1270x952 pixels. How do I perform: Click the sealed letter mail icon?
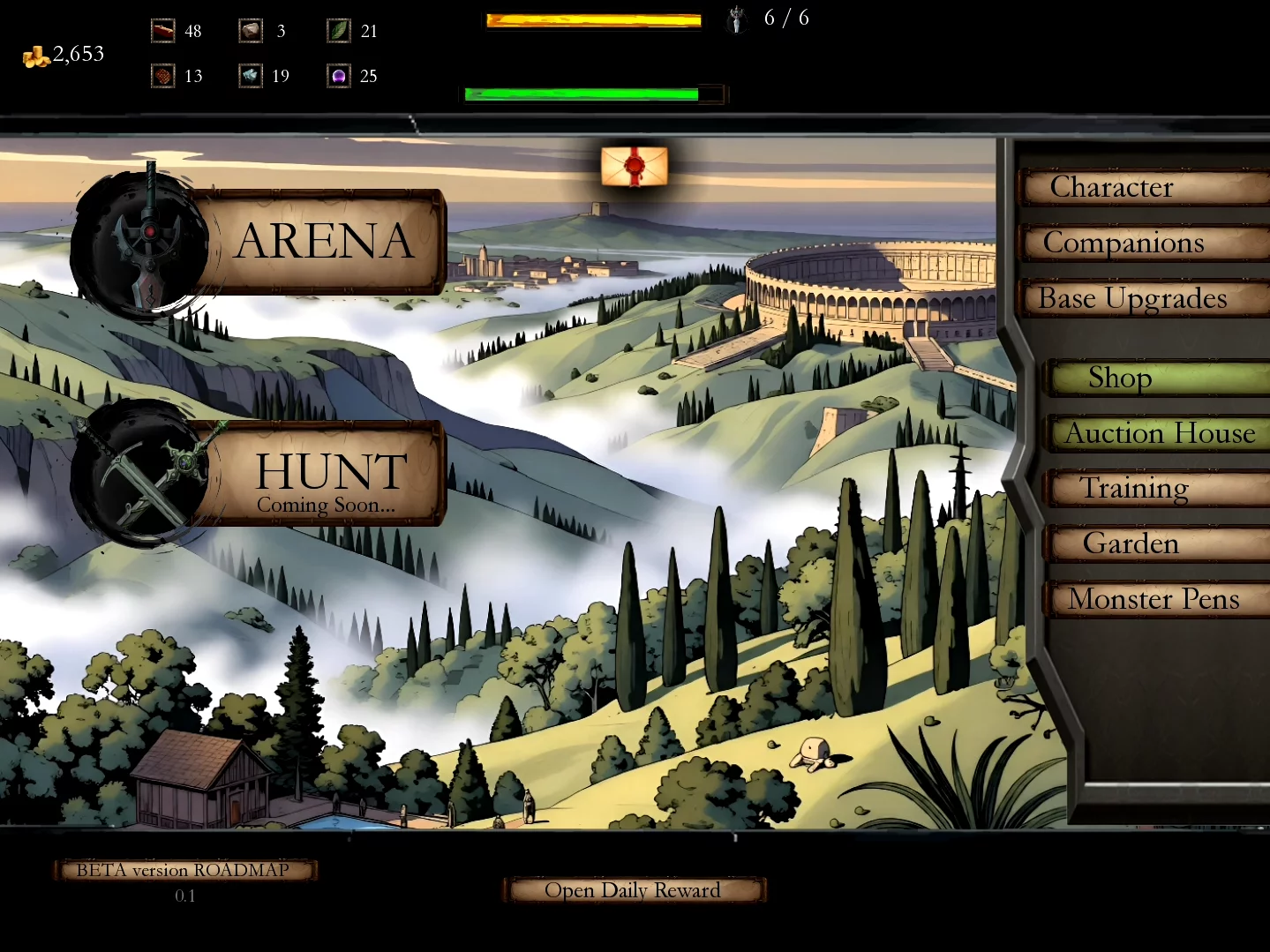634,166
